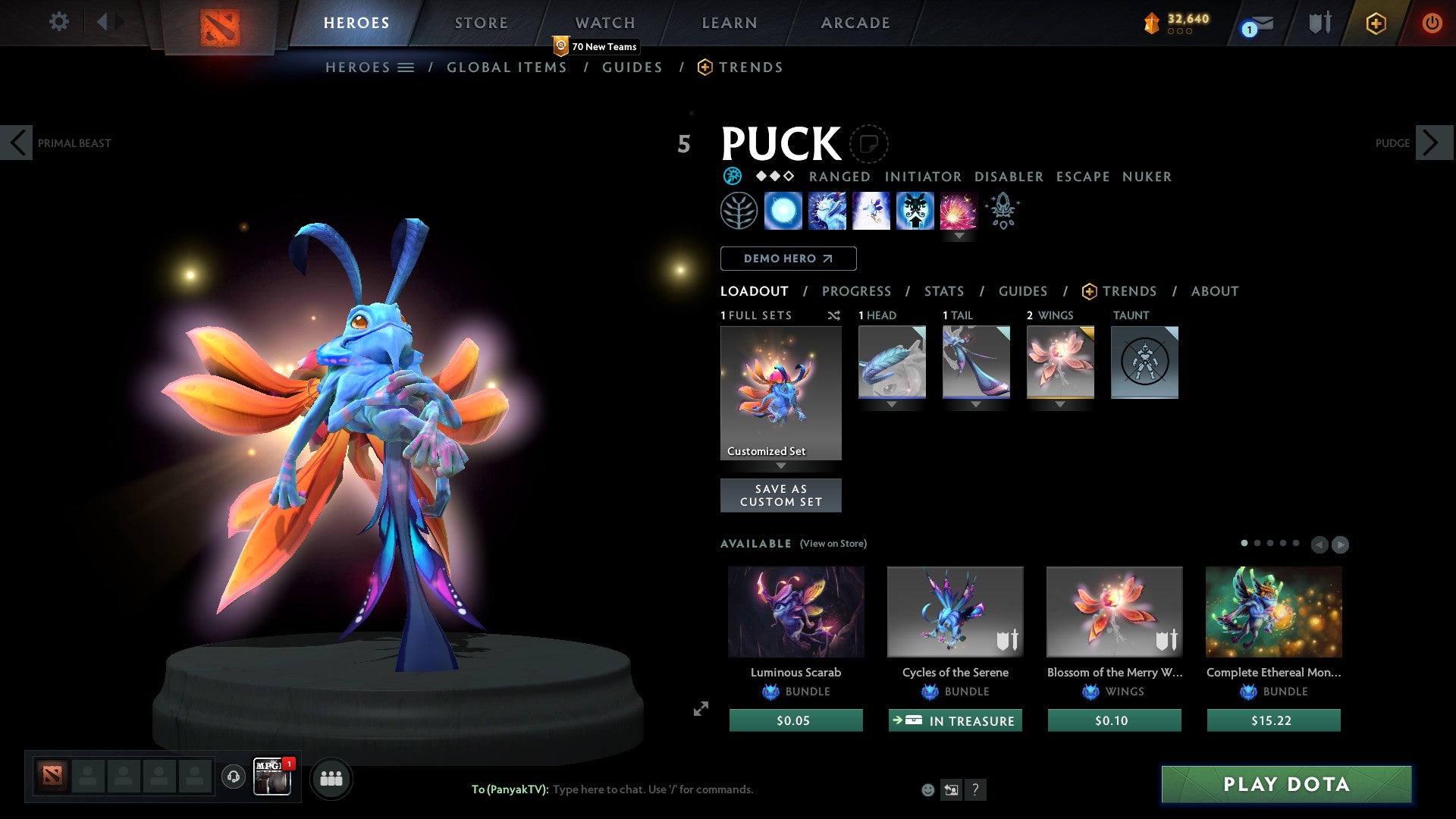Switch to the Progress tab
The image size is (1456, 819).
point(857,291)
